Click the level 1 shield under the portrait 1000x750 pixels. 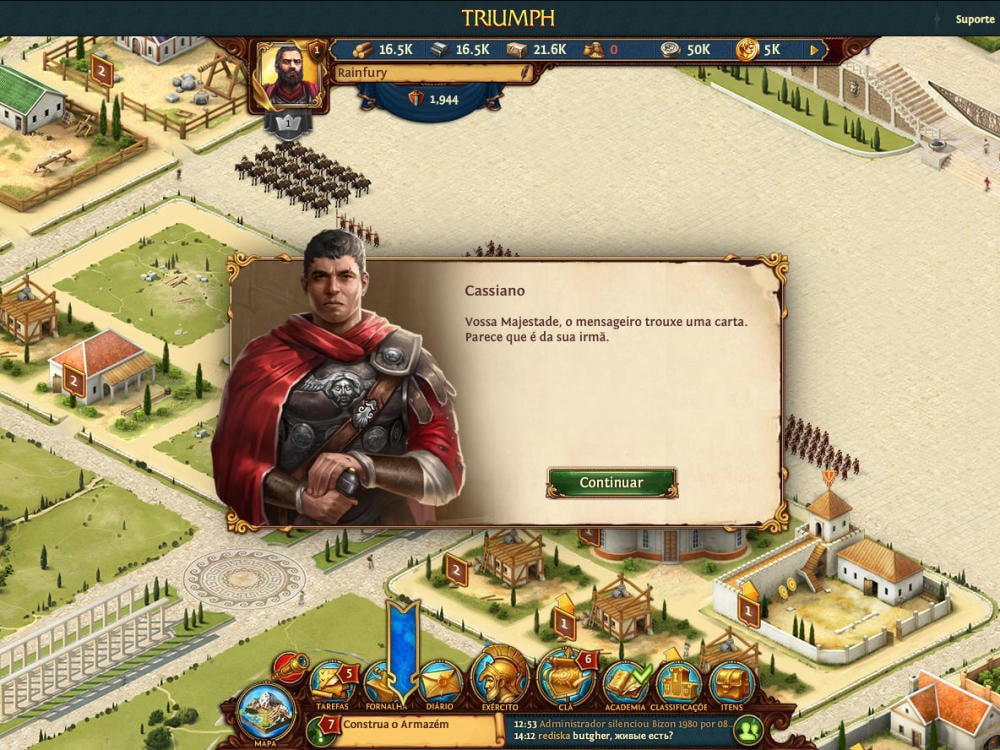coord(288,124)
